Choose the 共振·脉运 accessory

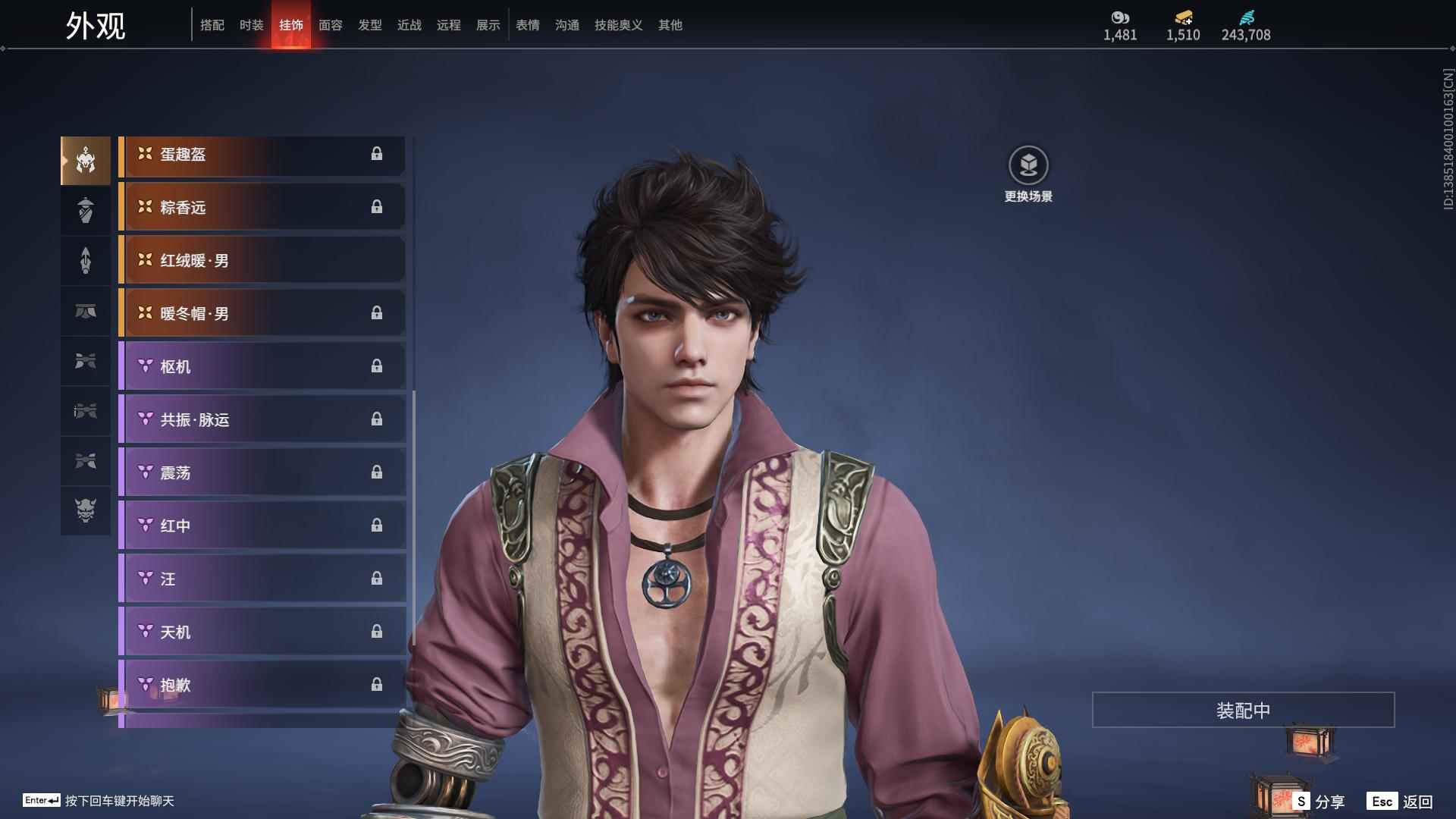tap(262, 420)
